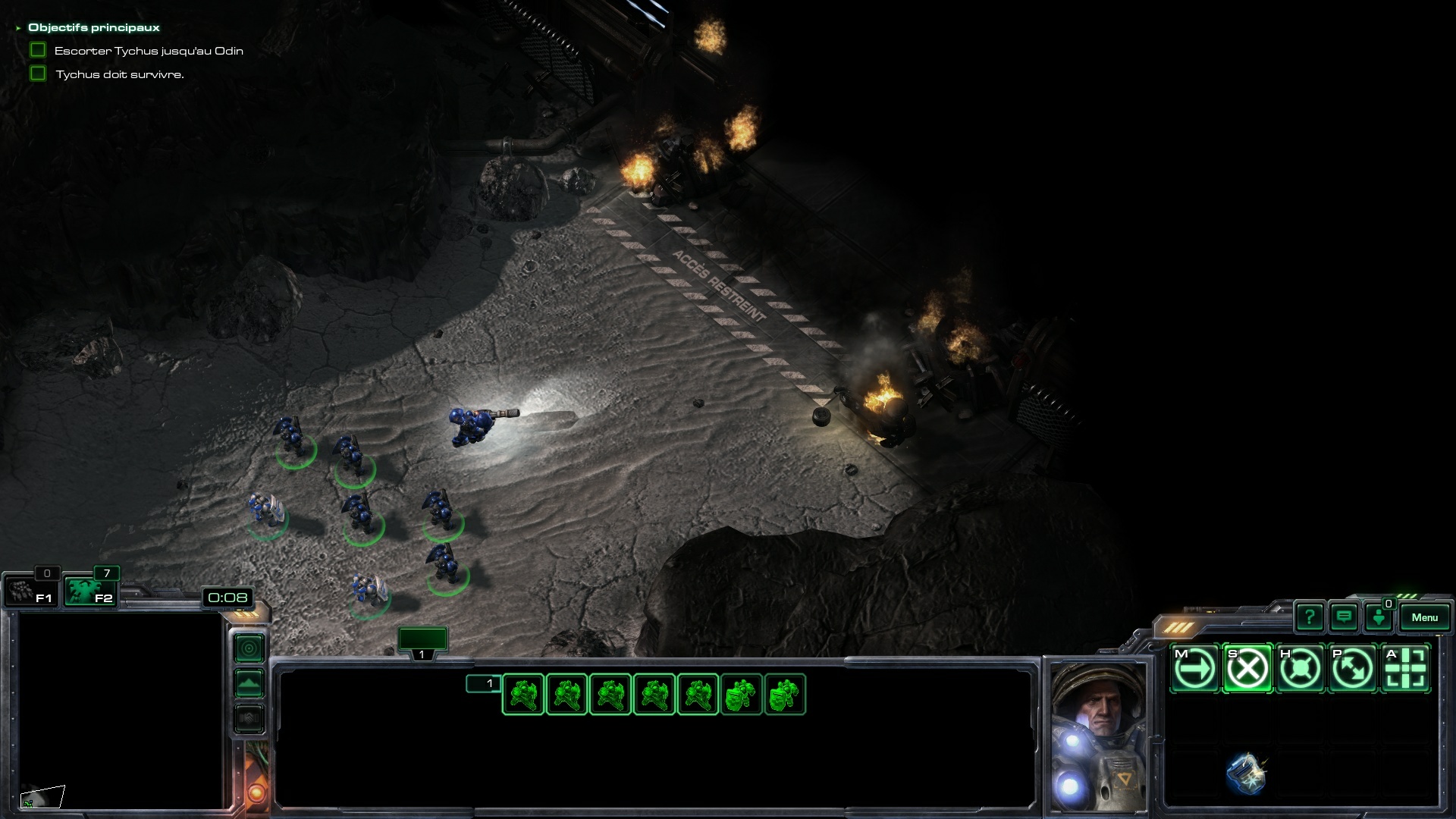Screen dimensions: 1456x819
Task: Activate the Attack command
Action: (1406, 669)
